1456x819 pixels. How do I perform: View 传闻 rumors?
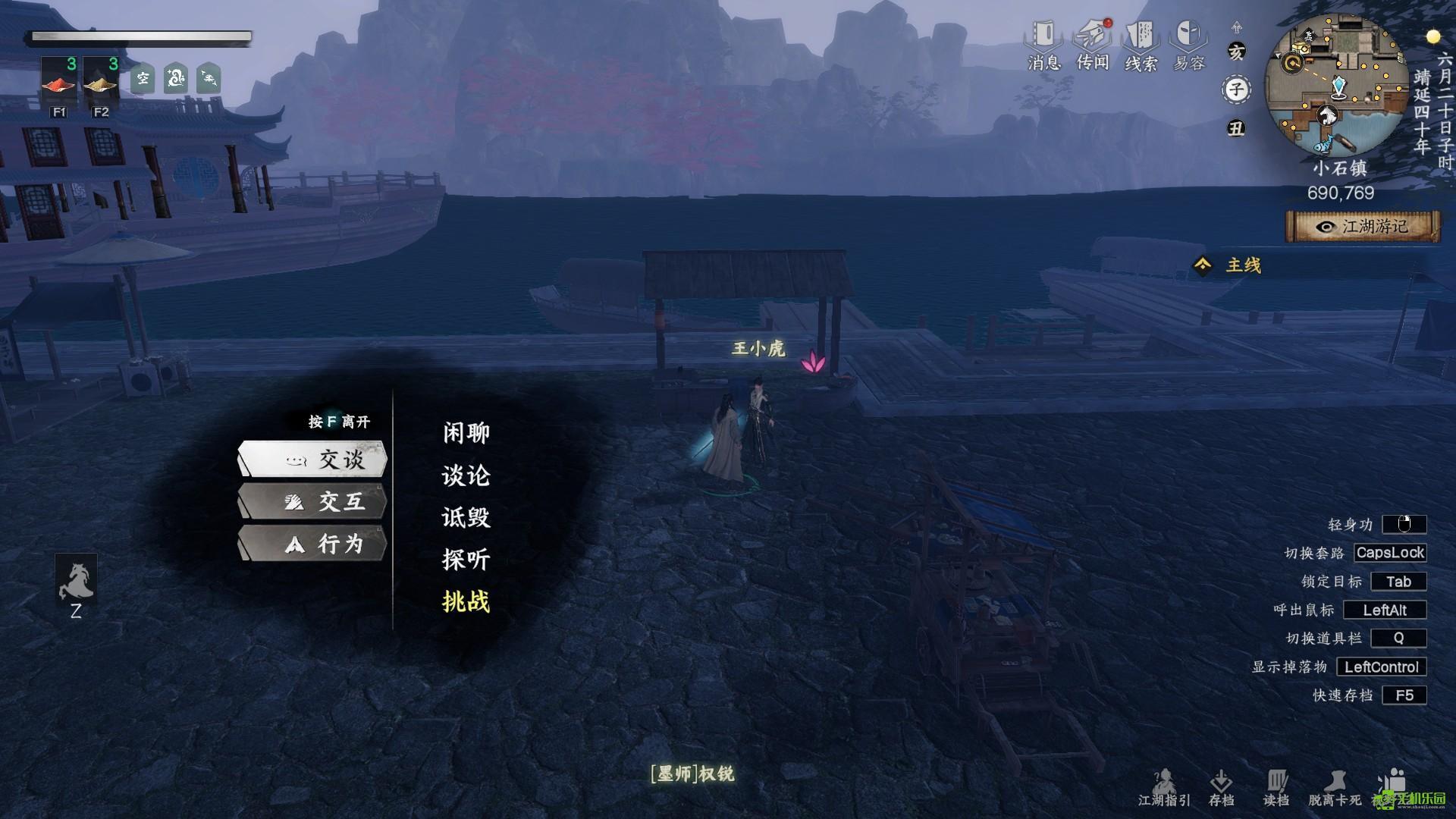pyautogui.click(x=1092, y=44)
